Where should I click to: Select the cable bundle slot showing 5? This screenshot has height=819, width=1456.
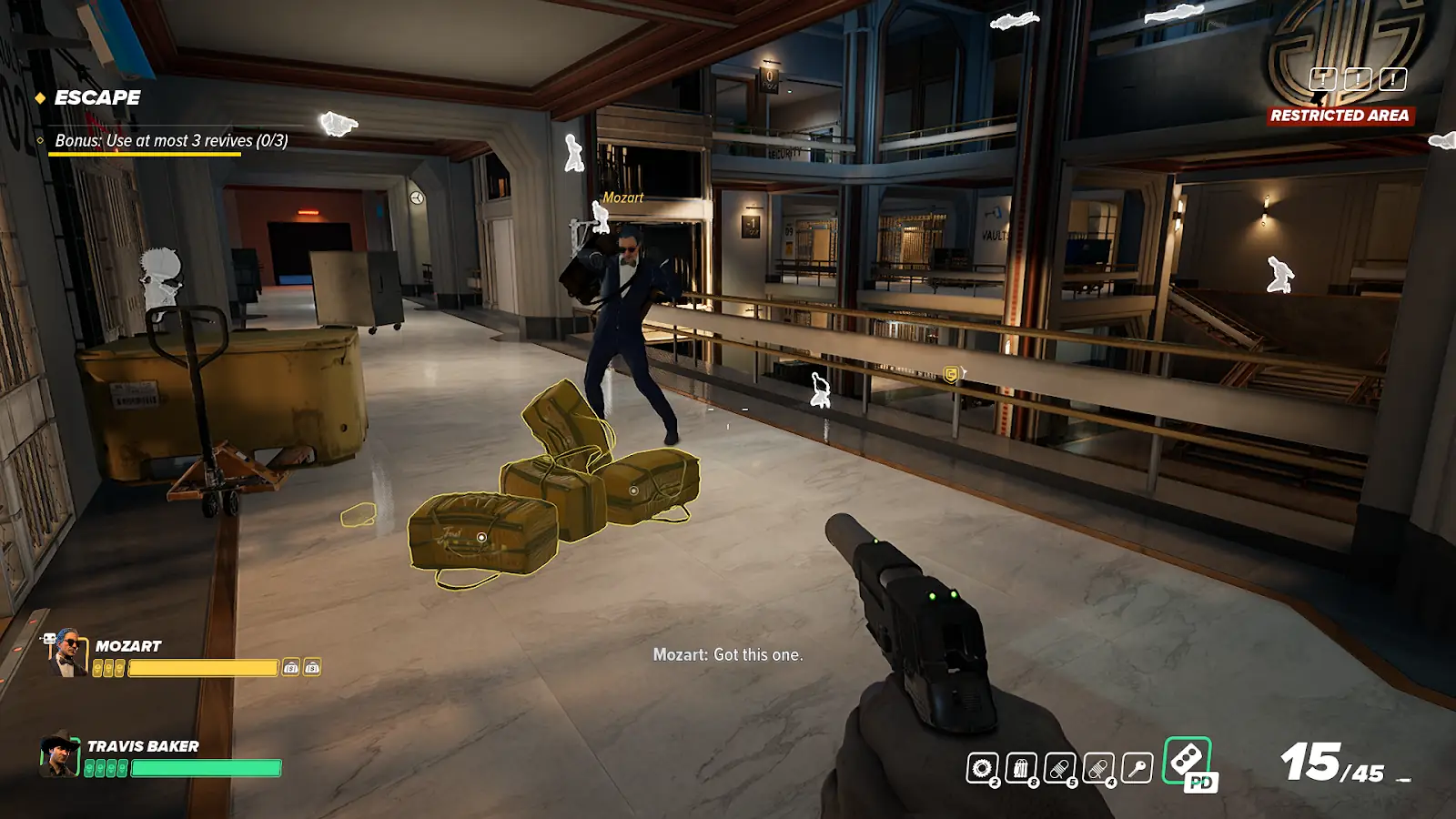pyautogui.click(x=1060, y=769)
